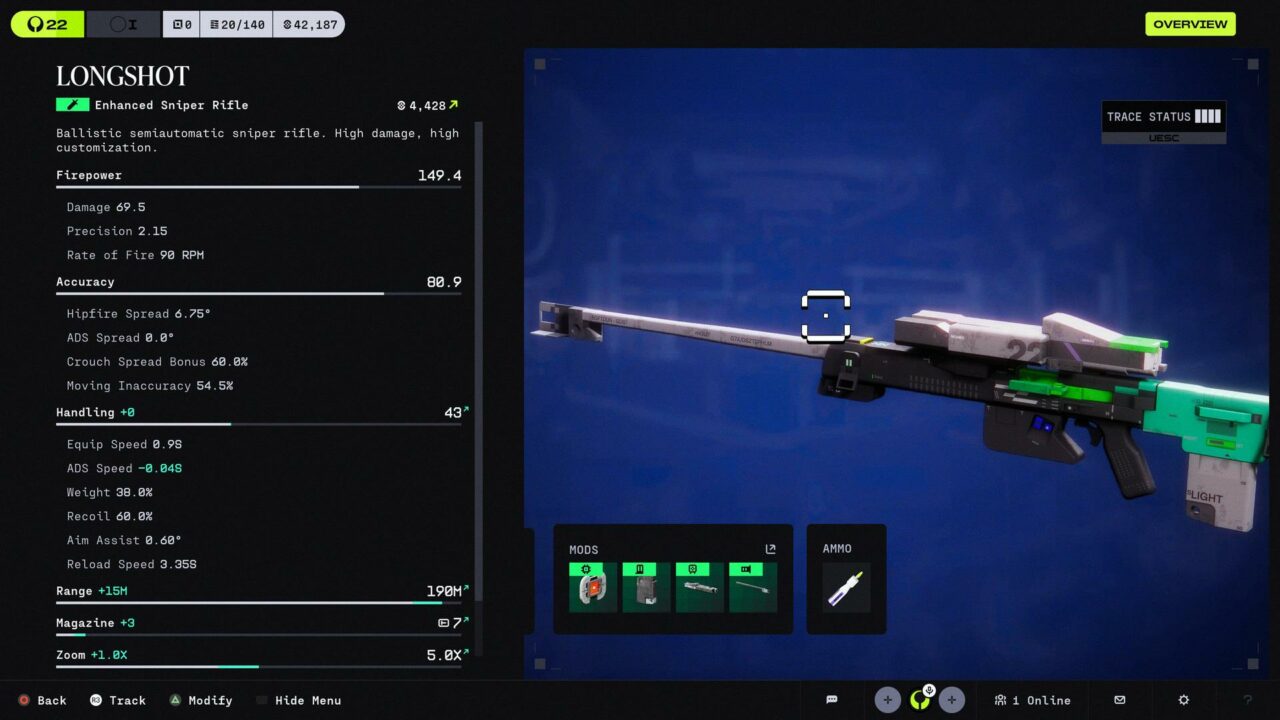The height and width of the screenshot is (720, 1280).
Task: Open the 1 Online social list
Action: coord(1032,700)
